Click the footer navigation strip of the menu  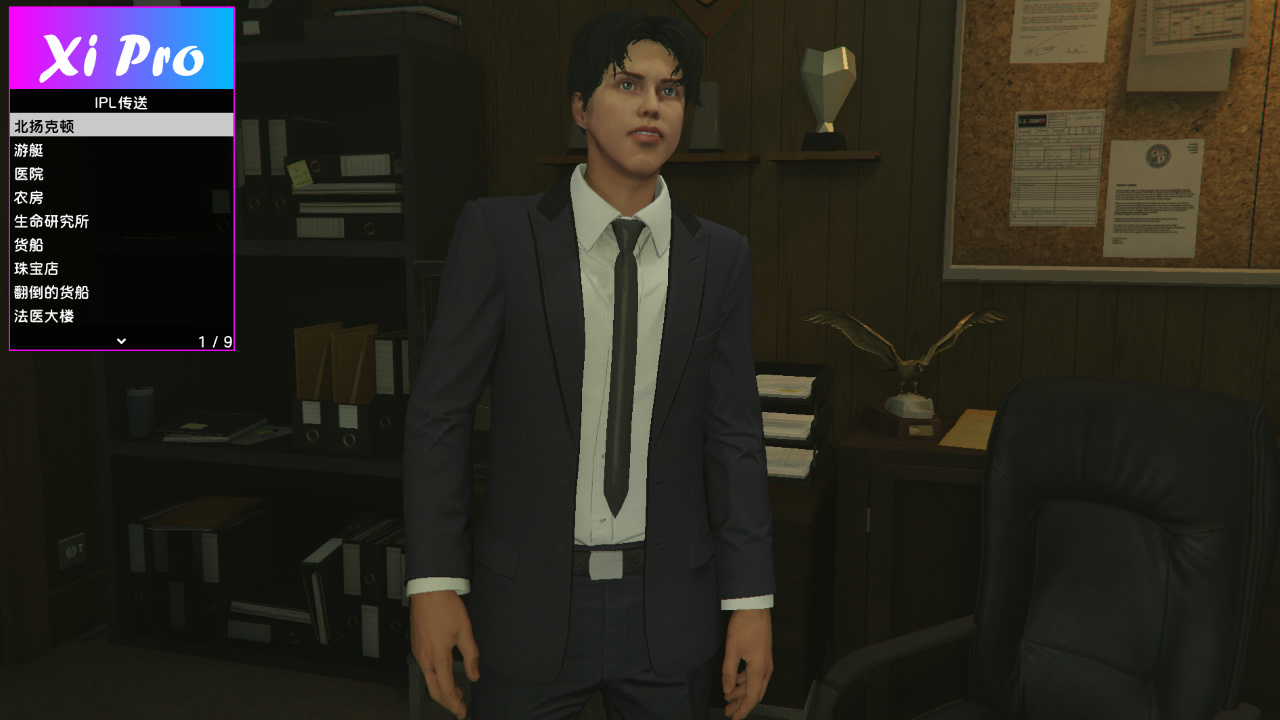120,341
